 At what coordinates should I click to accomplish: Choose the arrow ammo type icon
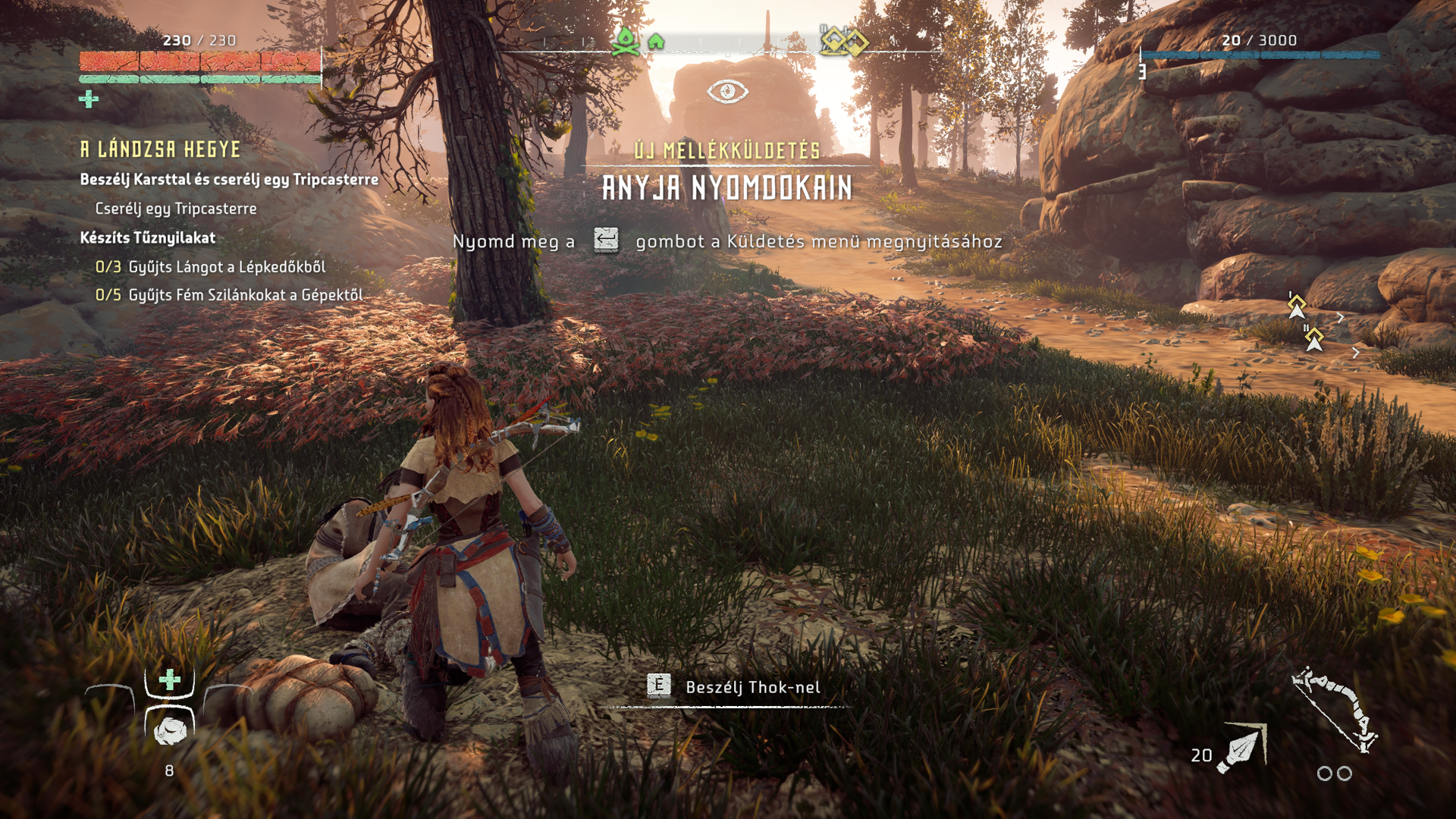point(1241,749)
